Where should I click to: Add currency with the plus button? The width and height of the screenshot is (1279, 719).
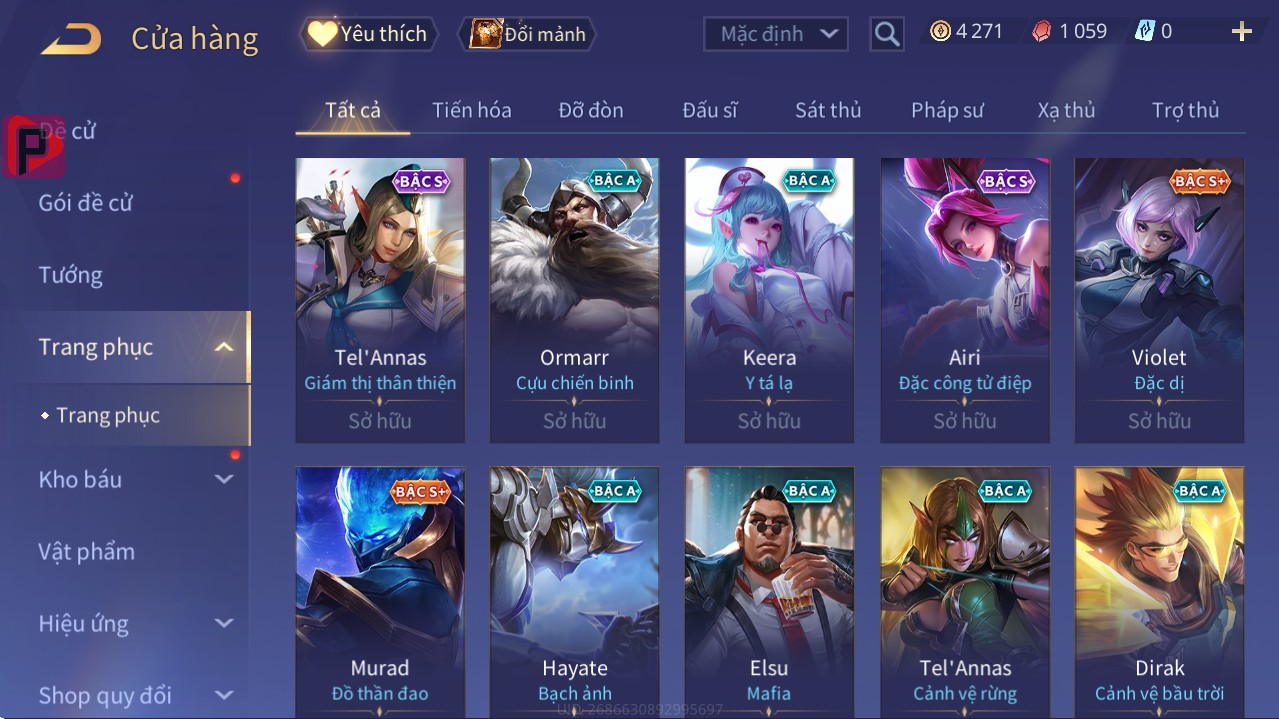(1241, 32)
